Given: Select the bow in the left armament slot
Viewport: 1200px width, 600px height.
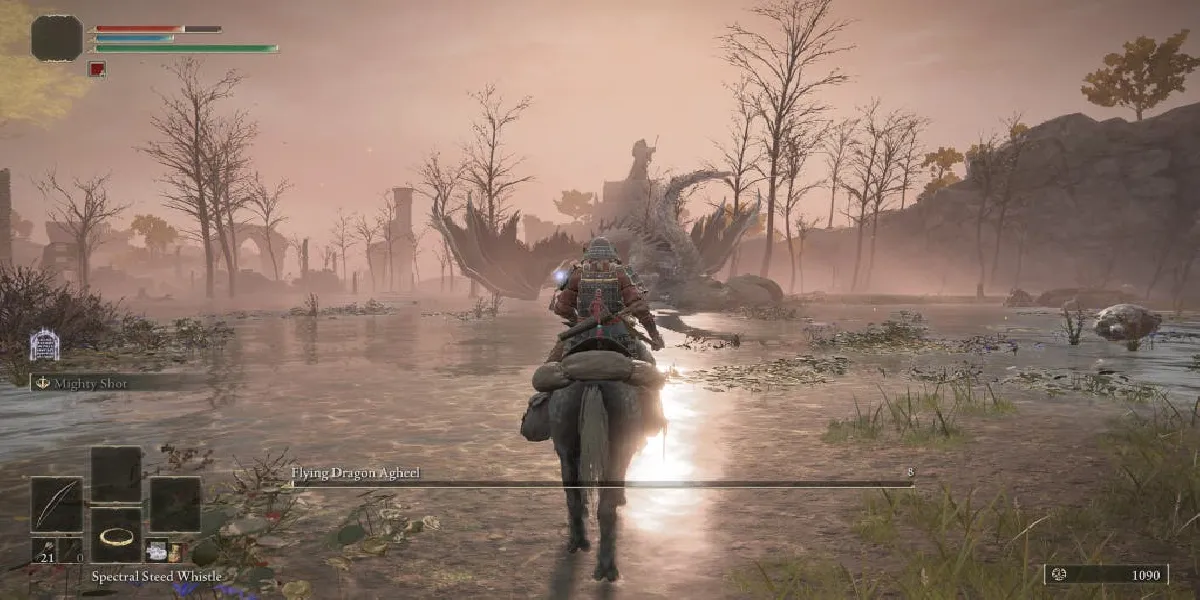Looking at the screenshot, I should (56, 504).
